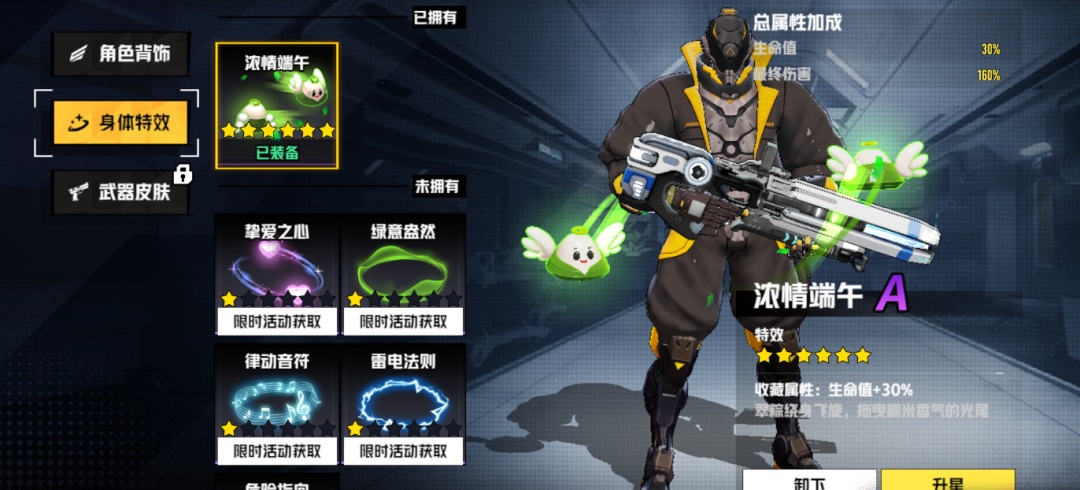Switch to the 角色背饰 tab
The height and width of the screenshot is (490, 1080).
(120, 54)
